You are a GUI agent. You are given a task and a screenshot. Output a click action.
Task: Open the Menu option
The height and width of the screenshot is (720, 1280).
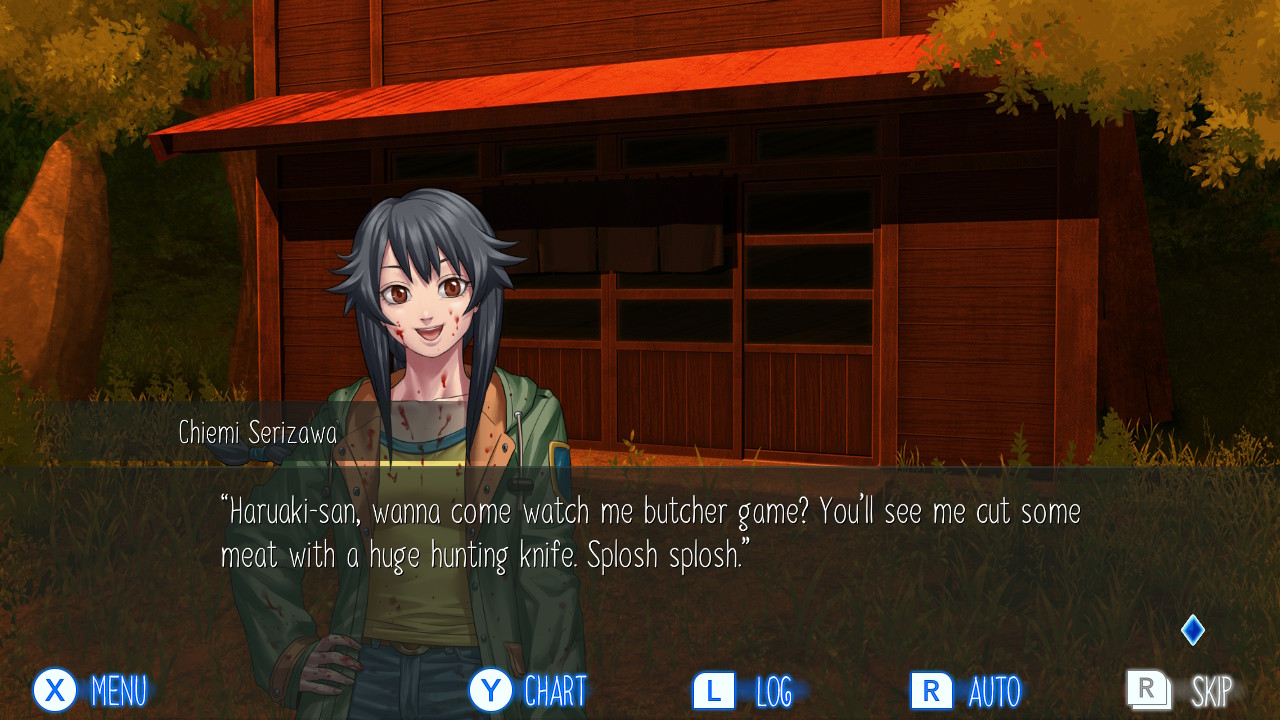point(90,690)
